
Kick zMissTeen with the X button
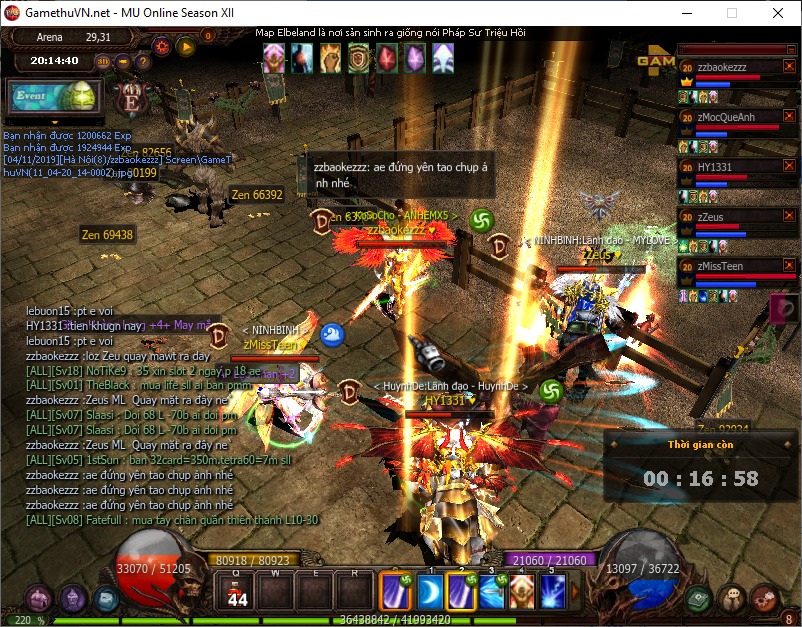tap(789, 265)
